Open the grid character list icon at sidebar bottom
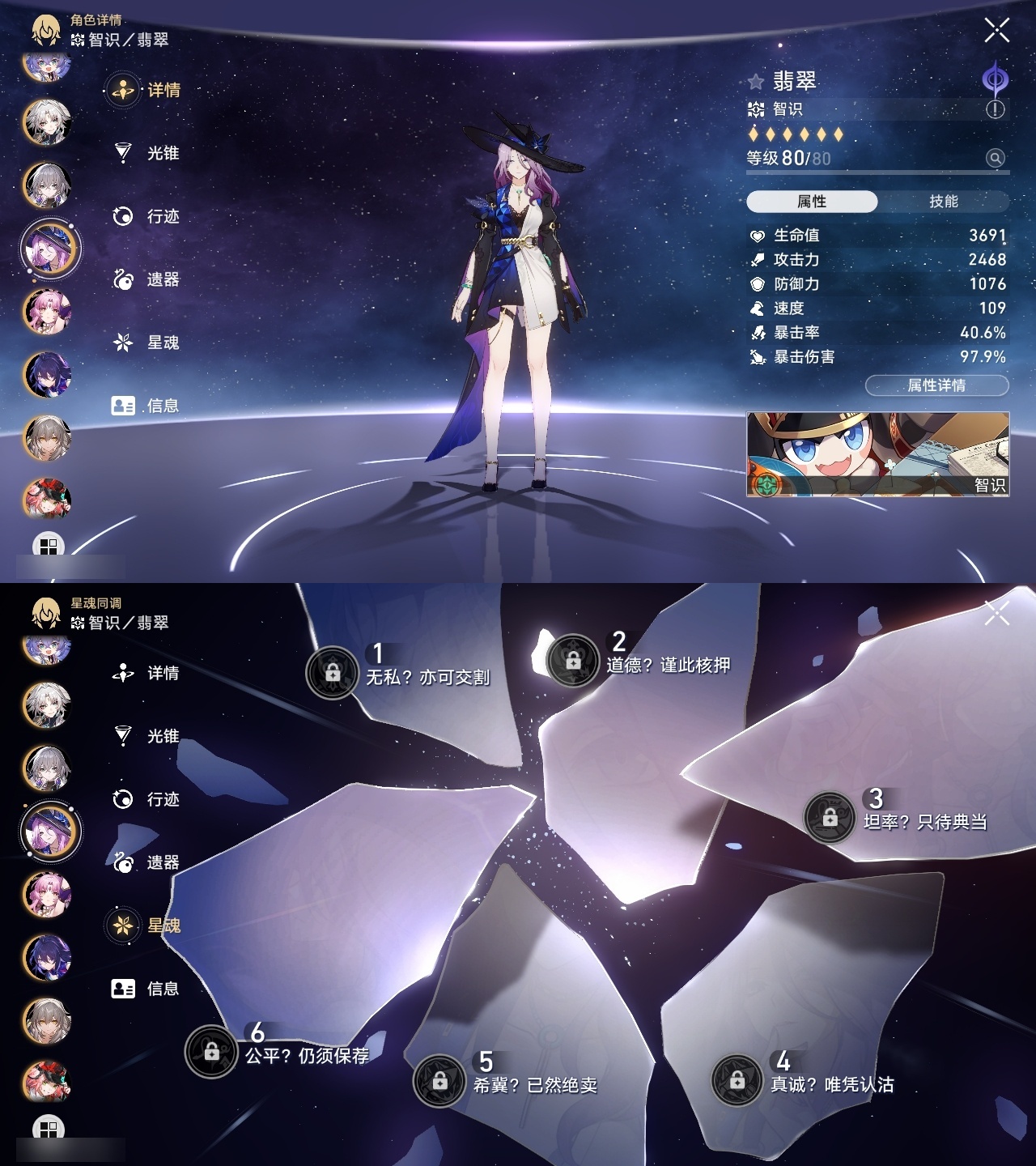The image size is (1036, 1166). tap(50, 541)
